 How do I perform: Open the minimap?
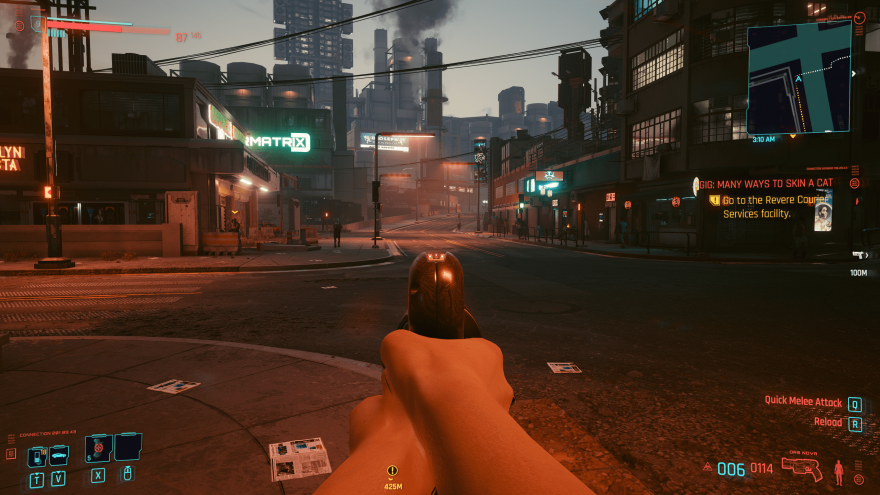pos(799,77)
